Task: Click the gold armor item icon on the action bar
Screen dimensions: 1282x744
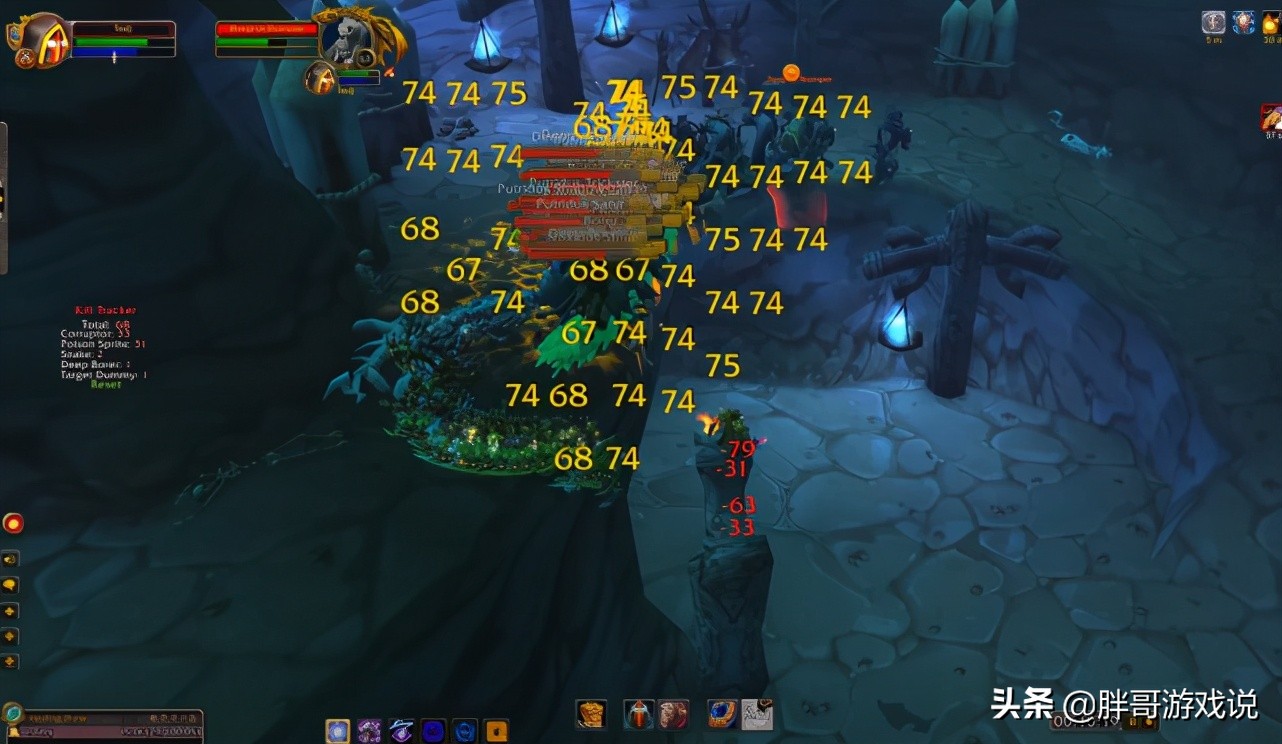Action: click(590, 712)
